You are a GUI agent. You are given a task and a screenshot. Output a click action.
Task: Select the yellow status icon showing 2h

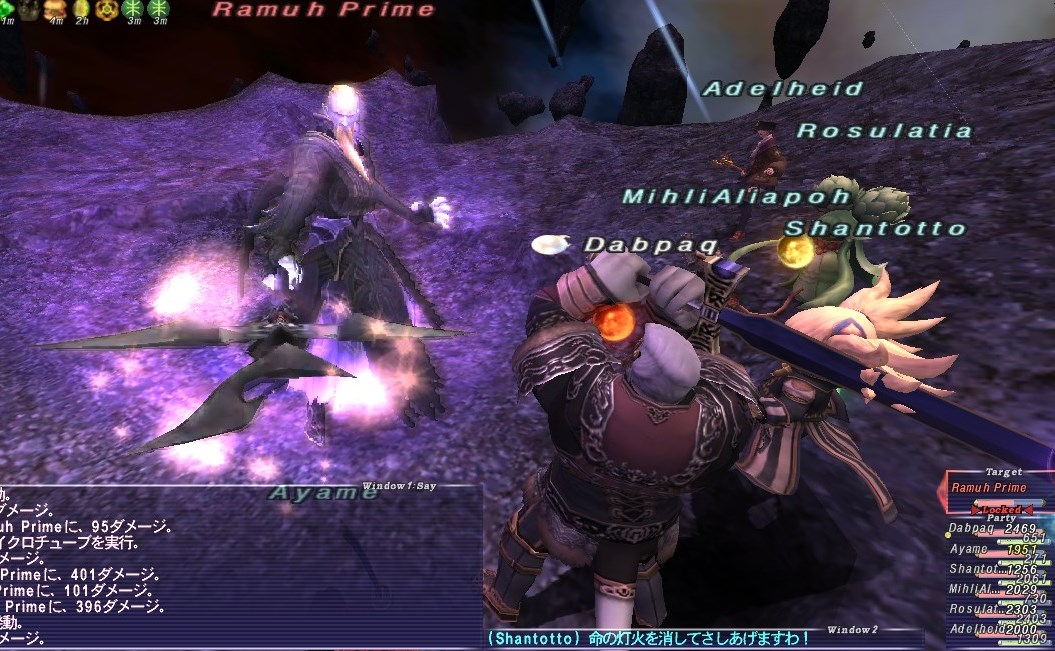[x=81, y=9]
